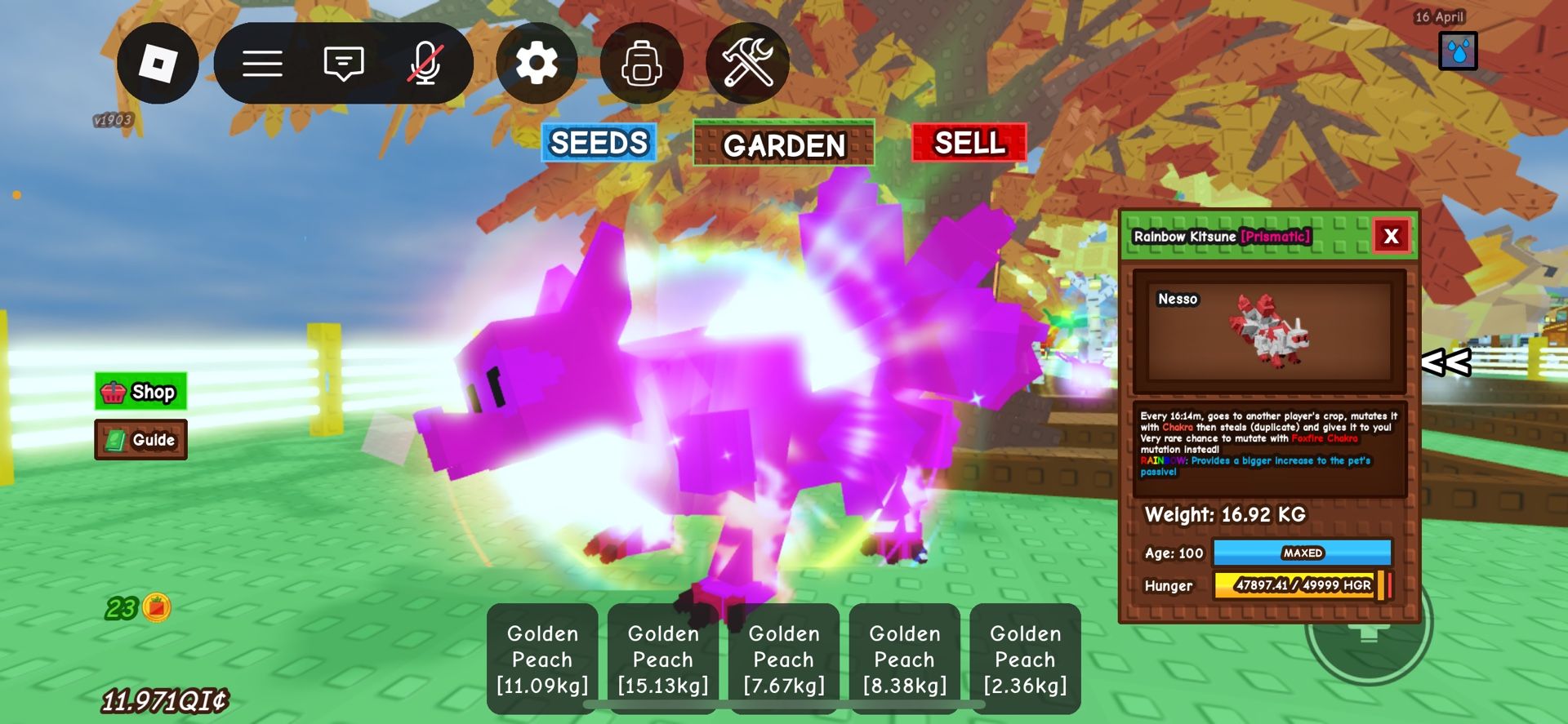The width and height of the screenshot is (1568, 724).
Task: Go to SEEDS teleport button
Action: (599, 143)
